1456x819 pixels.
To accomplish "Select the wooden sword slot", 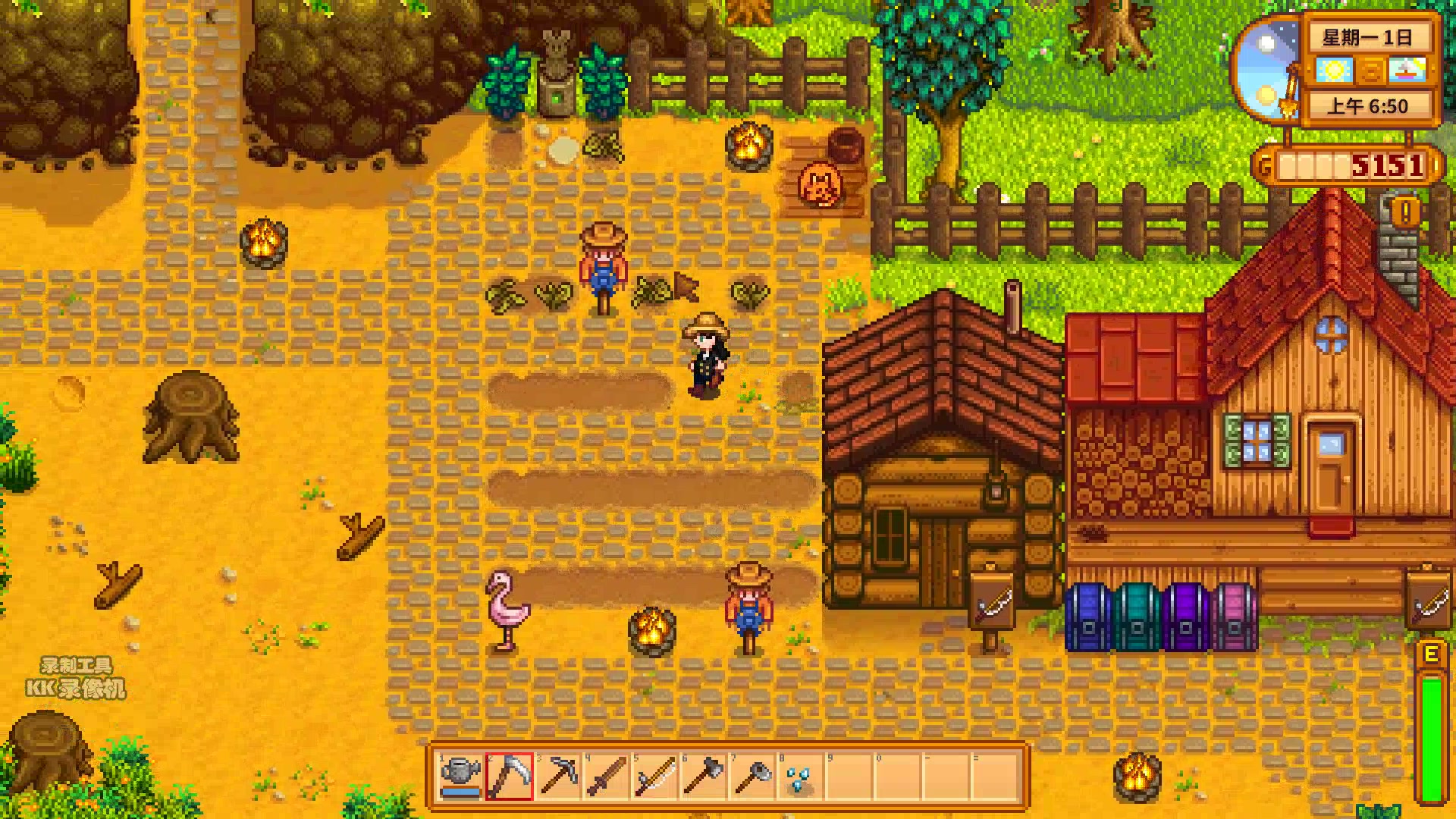I will pyautogui.click(x=607, y=777).
